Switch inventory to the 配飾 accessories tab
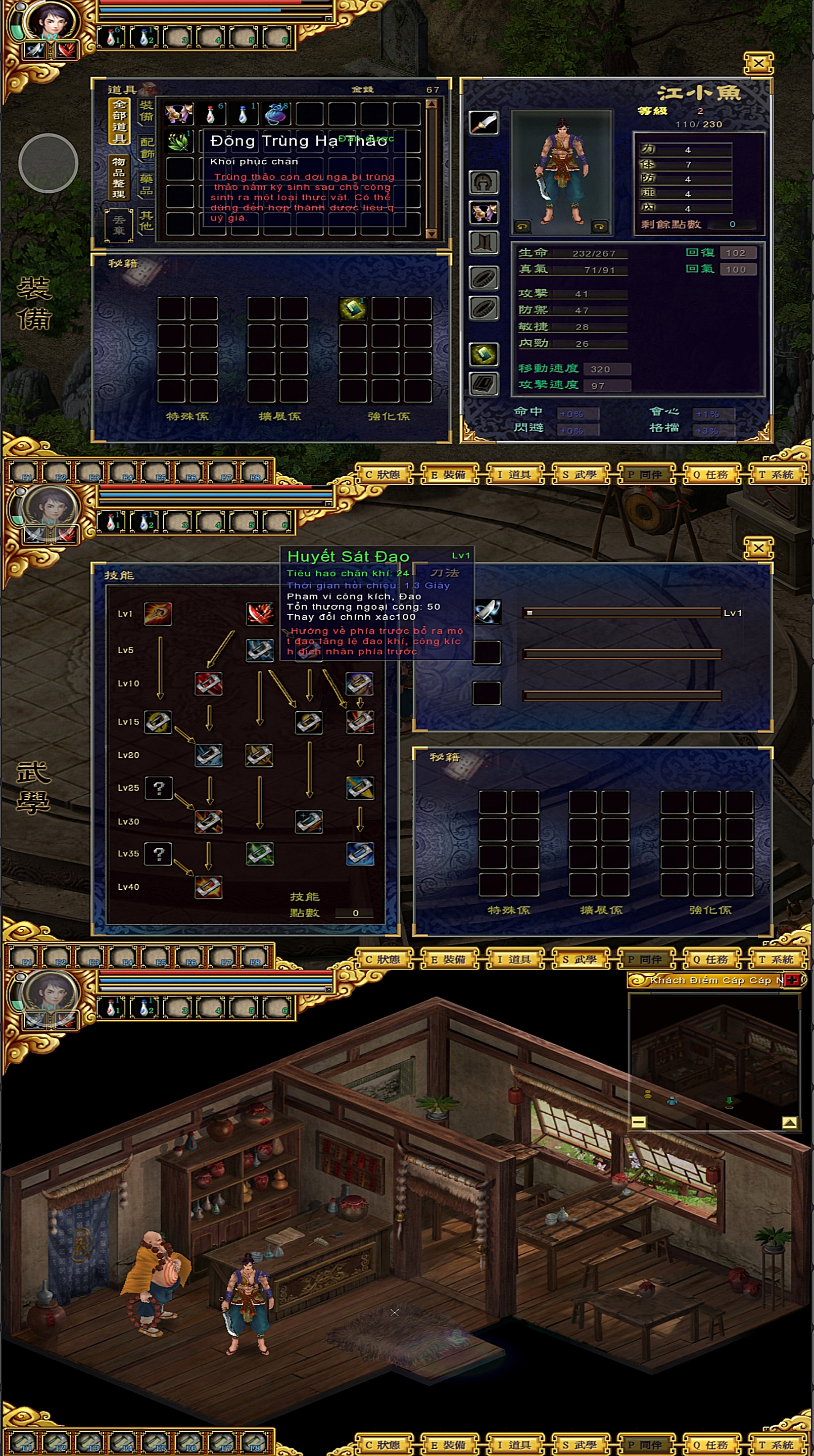This screenshot has width=814, height=1456. point(147,148)
